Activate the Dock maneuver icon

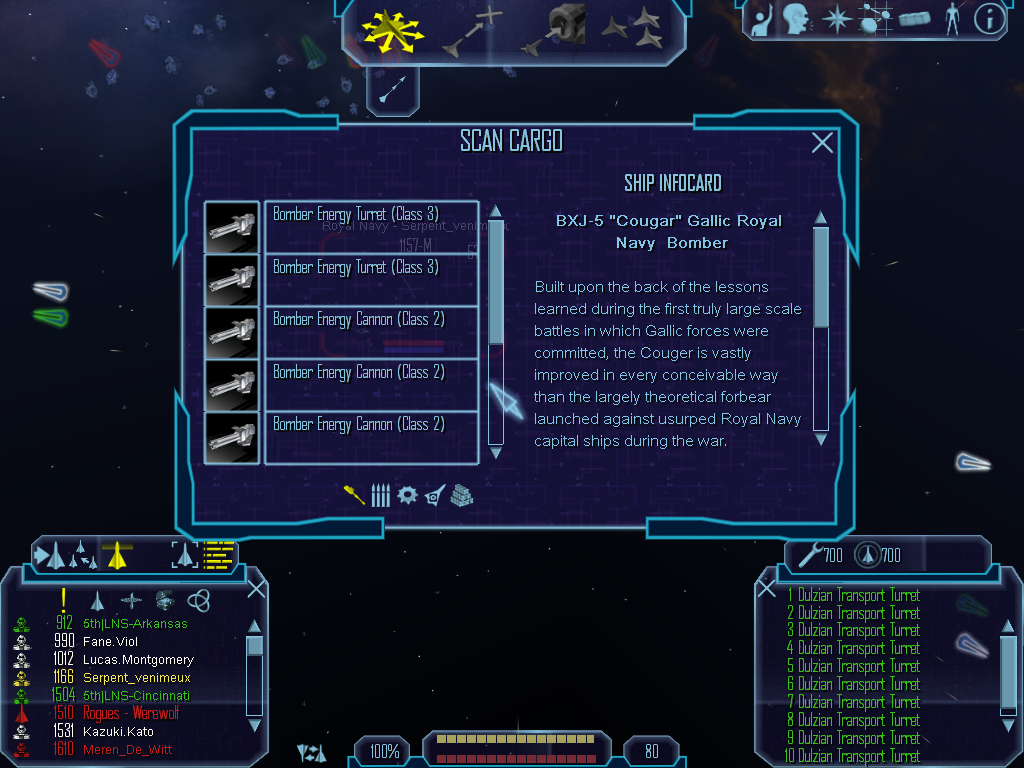(554, 30)
